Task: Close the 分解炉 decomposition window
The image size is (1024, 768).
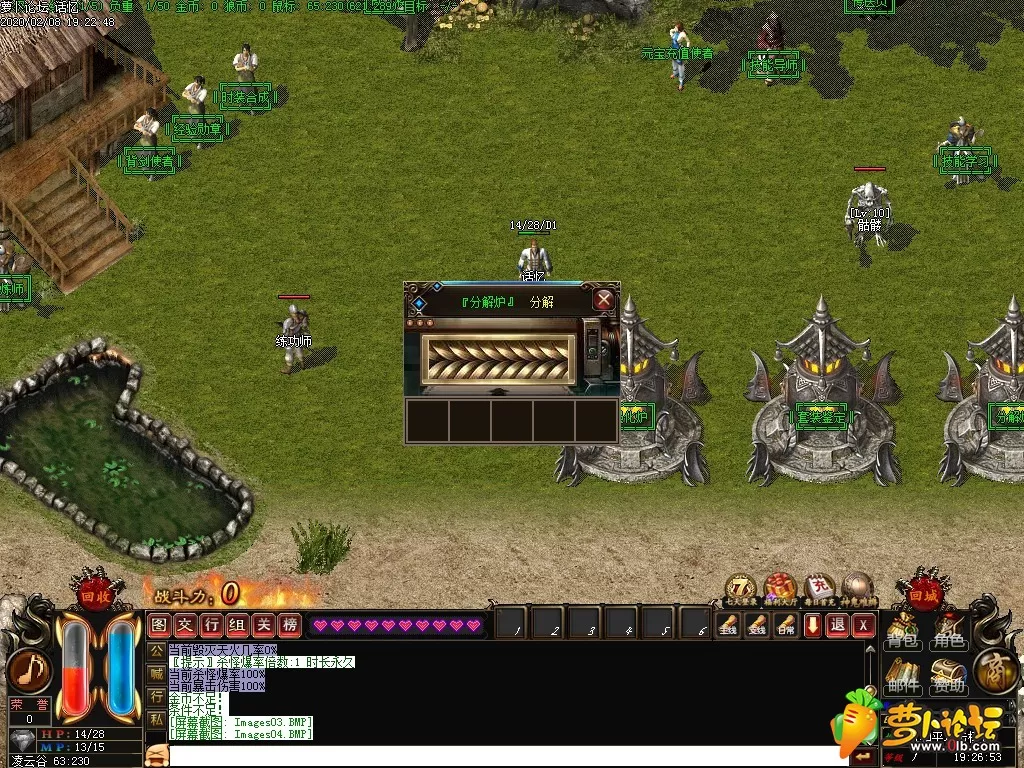Action: coord(603,299)
